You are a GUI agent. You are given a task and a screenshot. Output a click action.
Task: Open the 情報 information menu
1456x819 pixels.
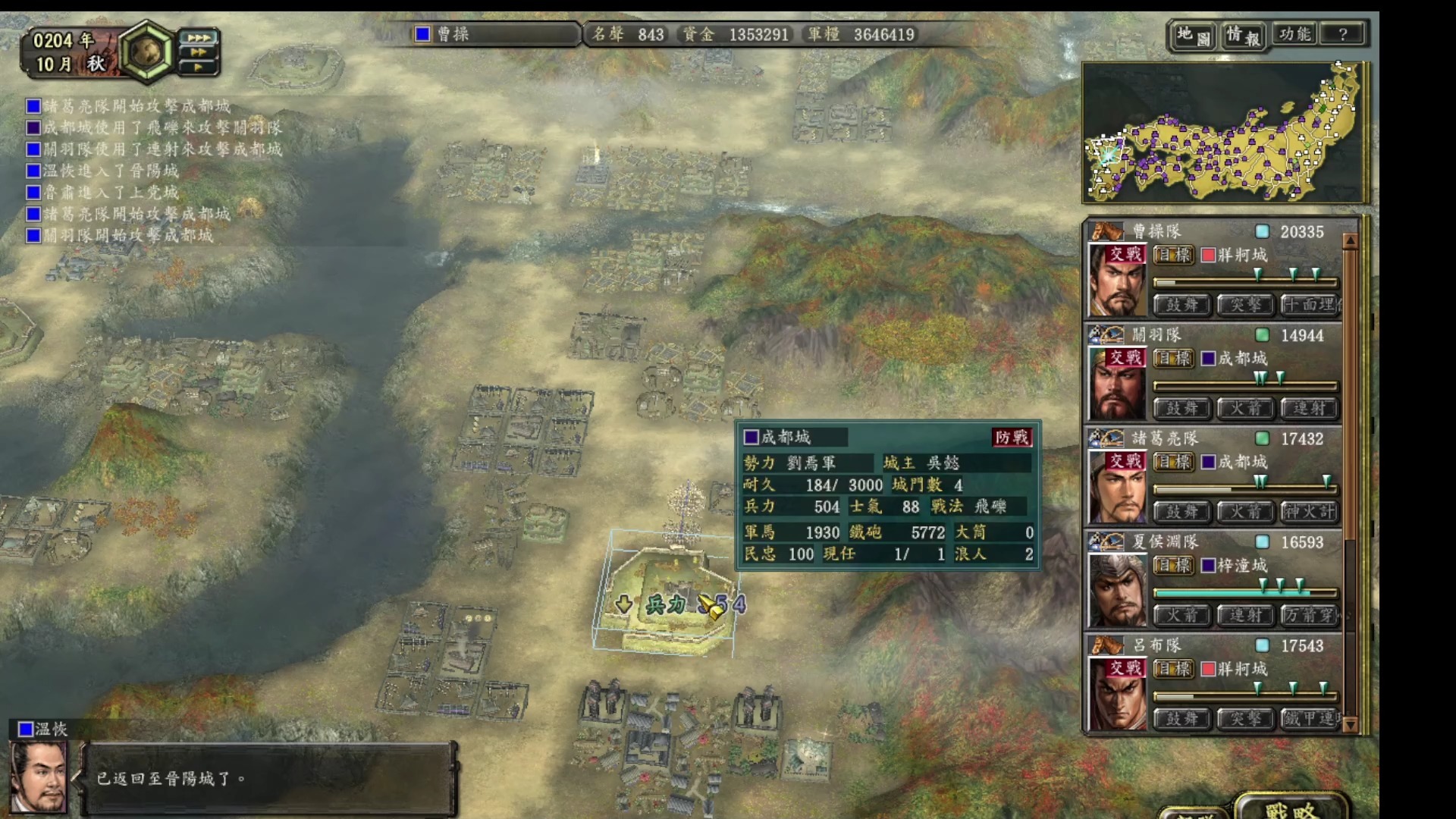[x=1243, y=35]
